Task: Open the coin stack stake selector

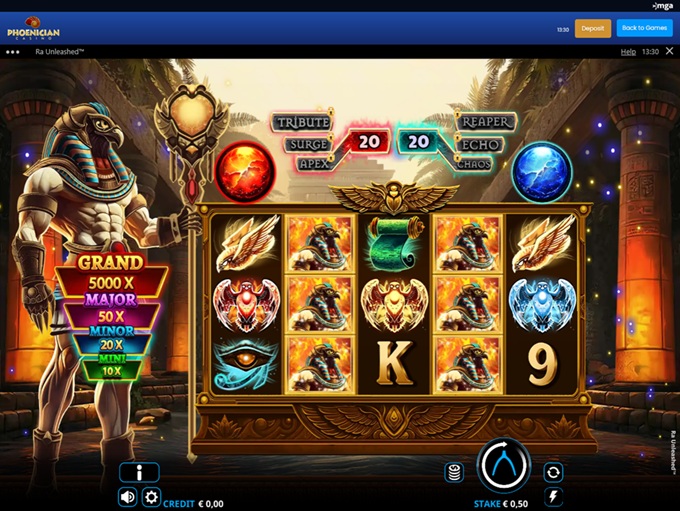Action: click(x=454, y=472)
